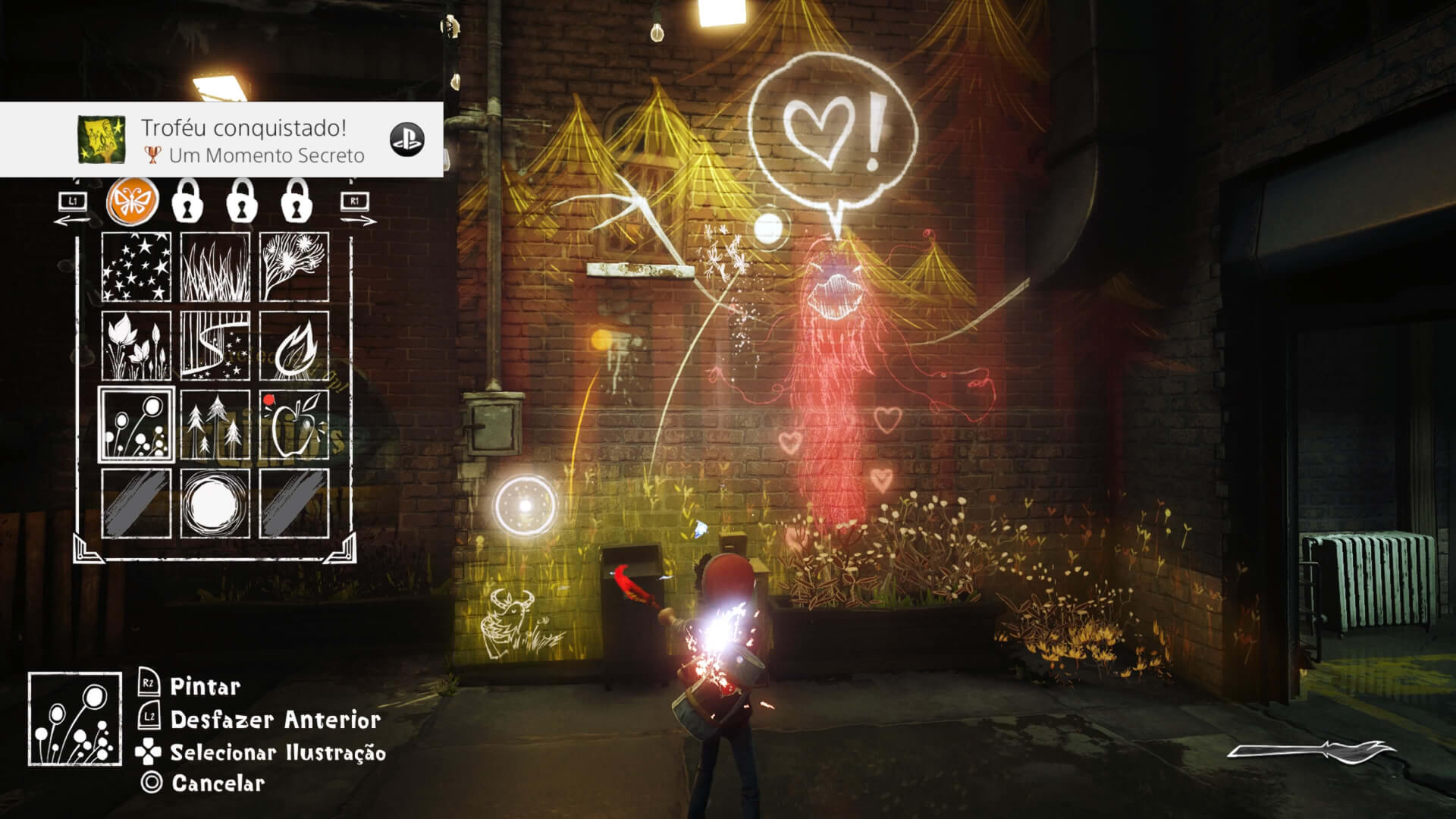
Task: Select the apple illustration
Action: (x=294, y=425)
